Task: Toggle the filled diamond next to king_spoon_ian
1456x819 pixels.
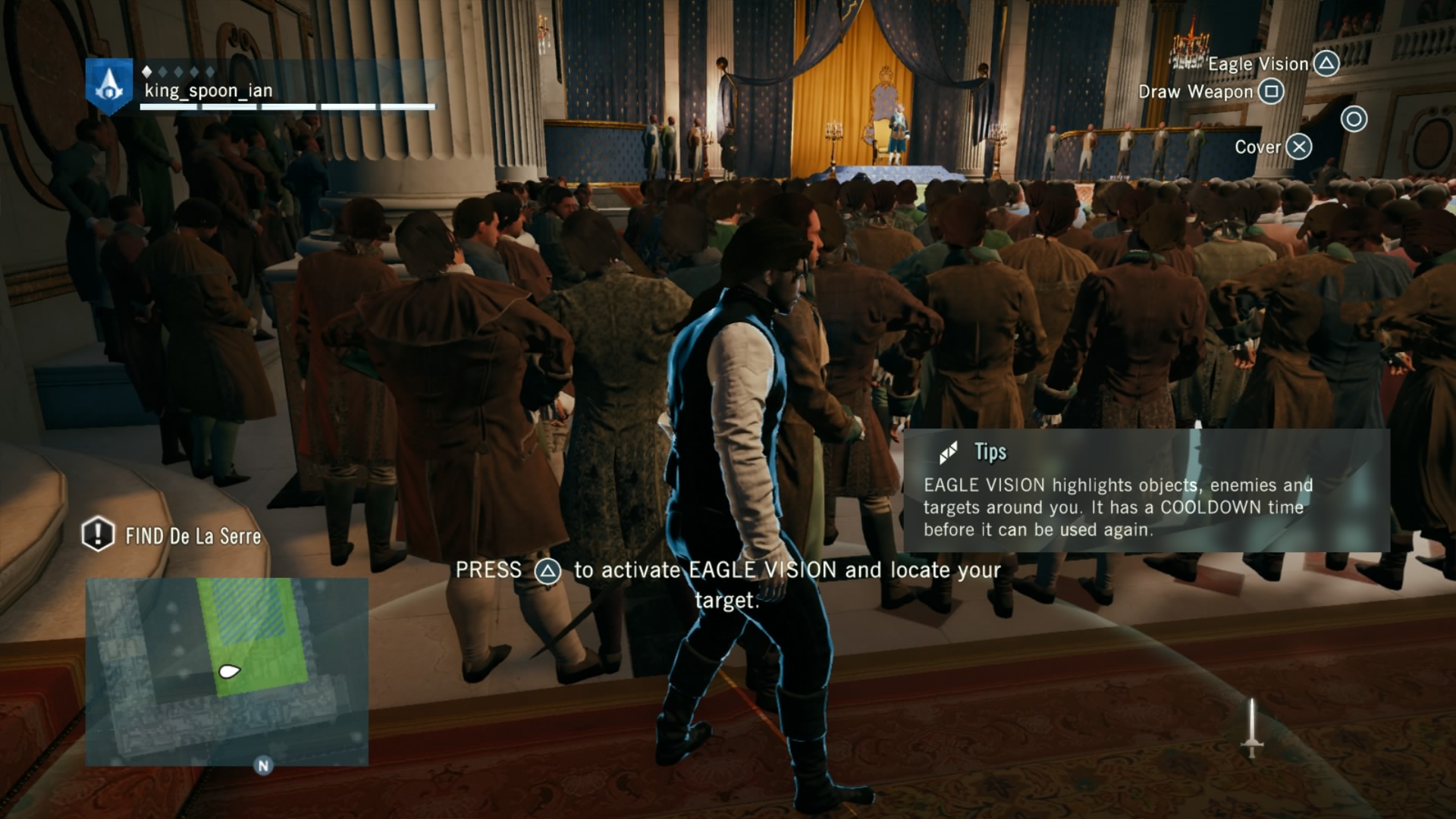Action: tap(147, 71)
